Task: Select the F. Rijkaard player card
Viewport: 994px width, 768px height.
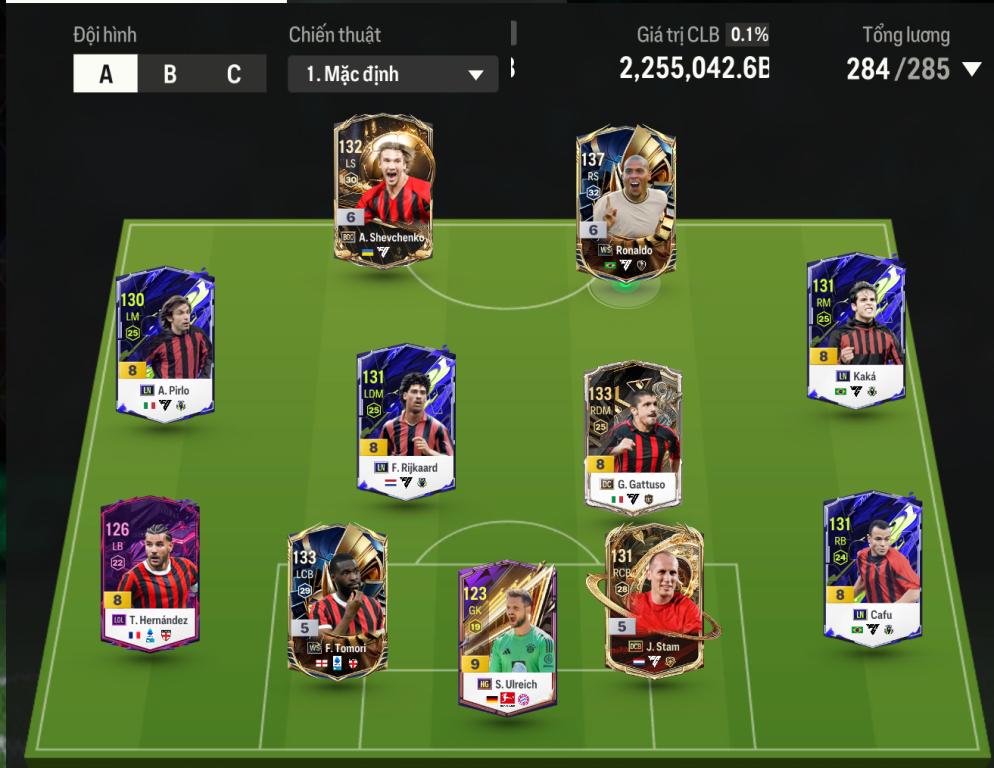Action: [x=405, y=420]
